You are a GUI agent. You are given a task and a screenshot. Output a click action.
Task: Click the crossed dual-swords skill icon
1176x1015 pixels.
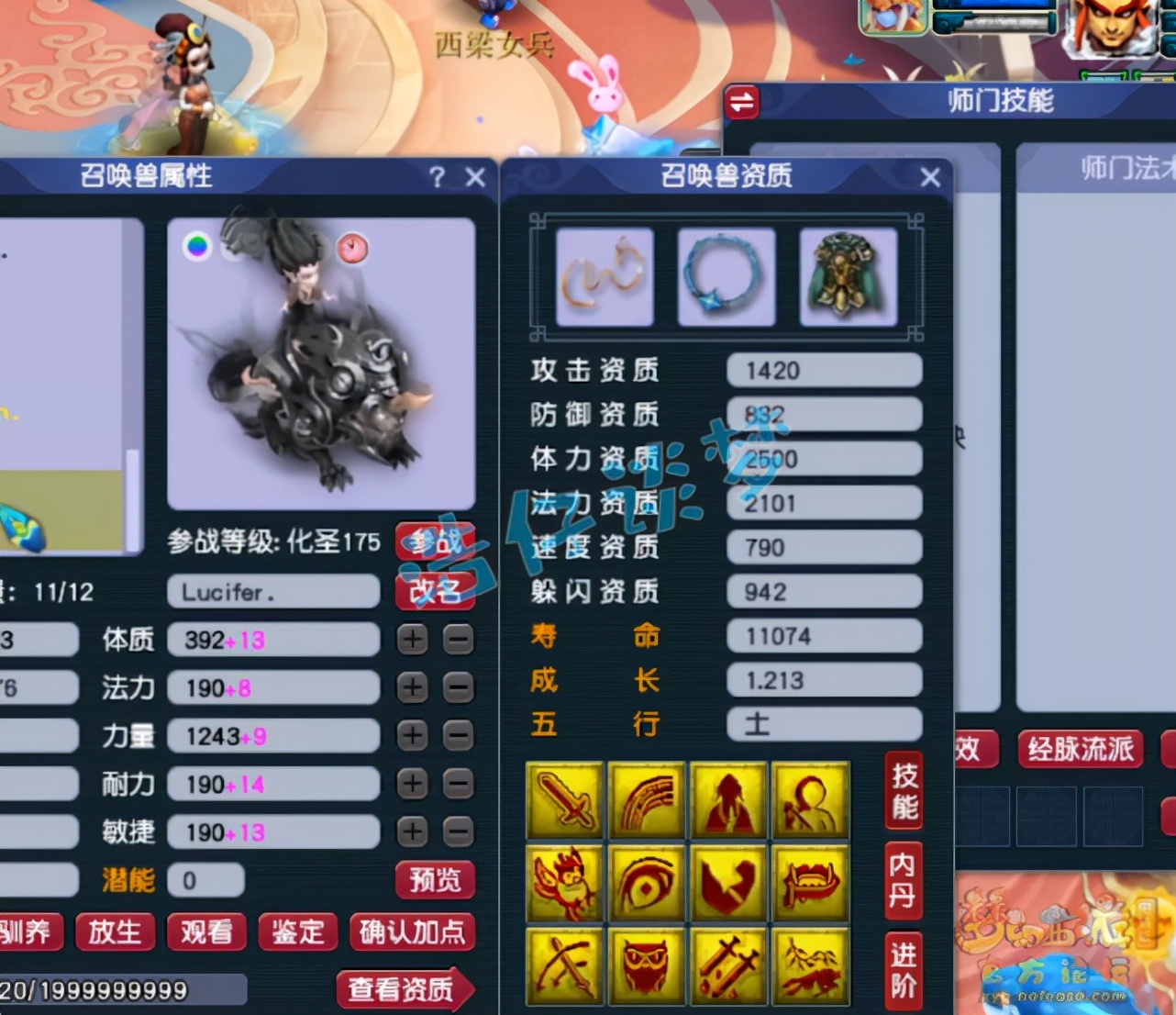point(727,965)
